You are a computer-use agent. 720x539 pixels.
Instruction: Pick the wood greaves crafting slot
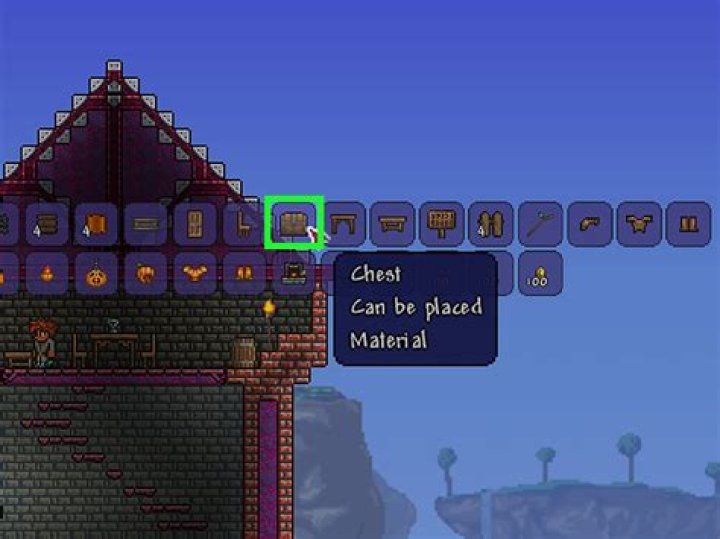click(x=687, y=224)
